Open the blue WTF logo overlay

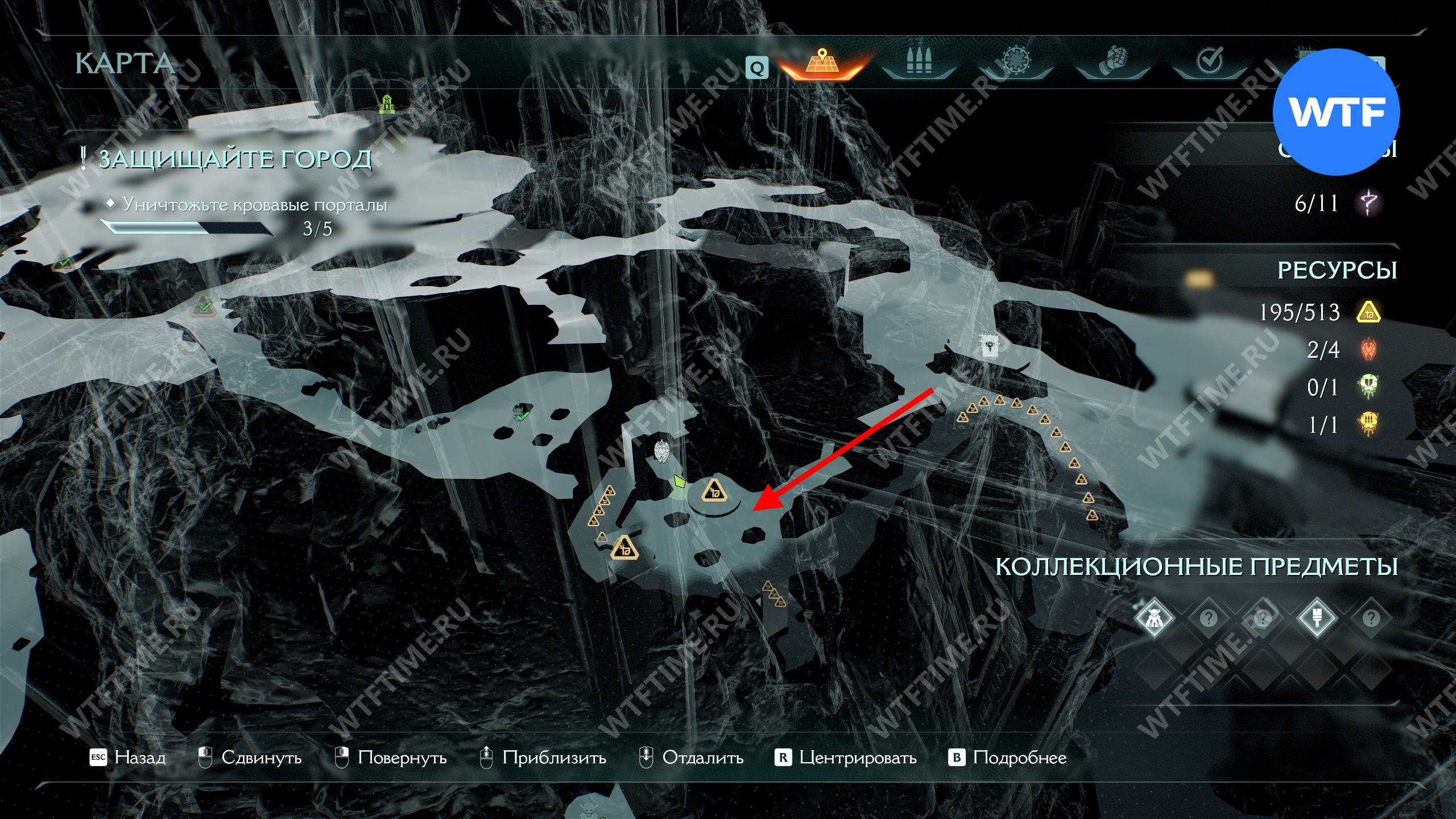pyautogui.click(x=1336, y=112)
